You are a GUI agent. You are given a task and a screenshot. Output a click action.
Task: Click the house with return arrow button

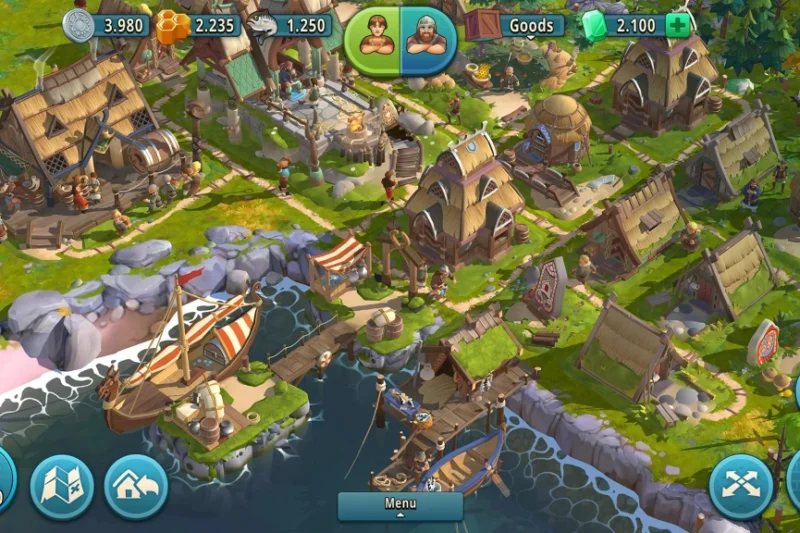point(136,487)
